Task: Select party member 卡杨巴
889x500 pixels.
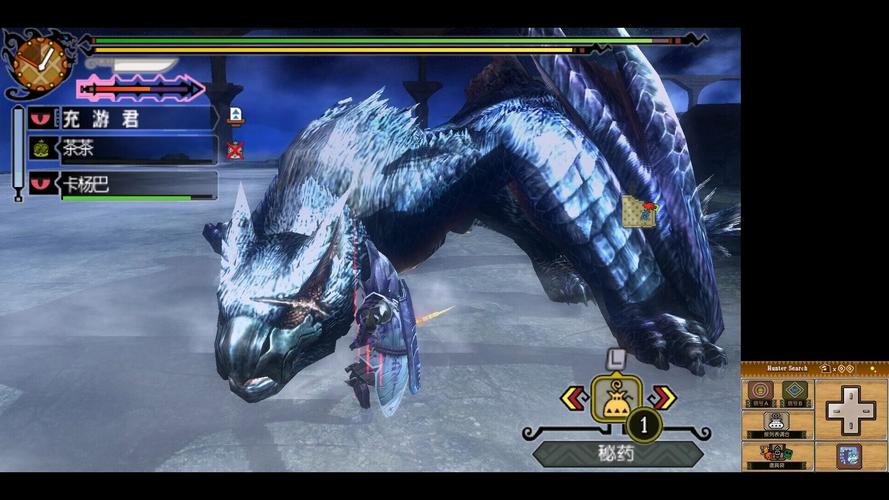Action: [x=122, y=183]
